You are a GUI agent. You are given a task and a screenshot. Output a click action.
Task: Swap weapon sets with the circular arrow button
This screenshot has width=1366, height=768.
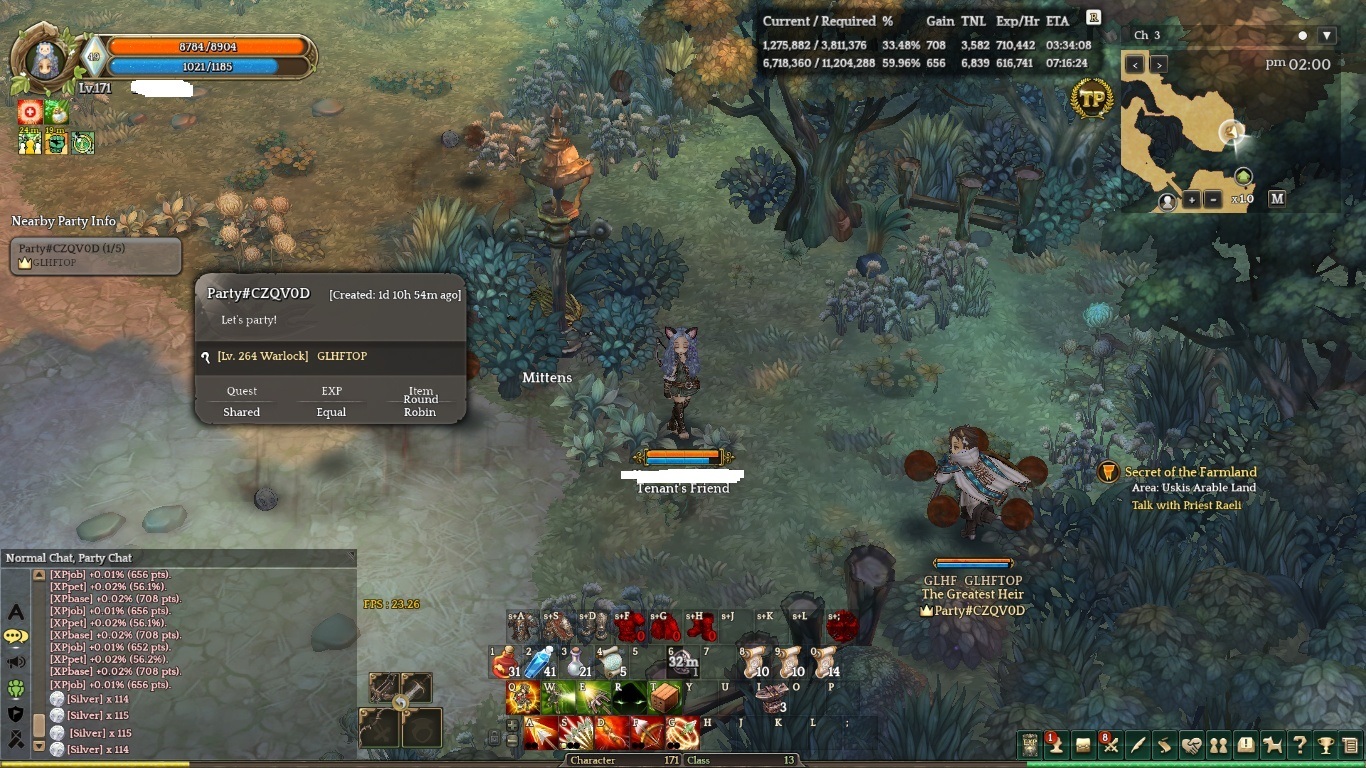pos(400,703)
